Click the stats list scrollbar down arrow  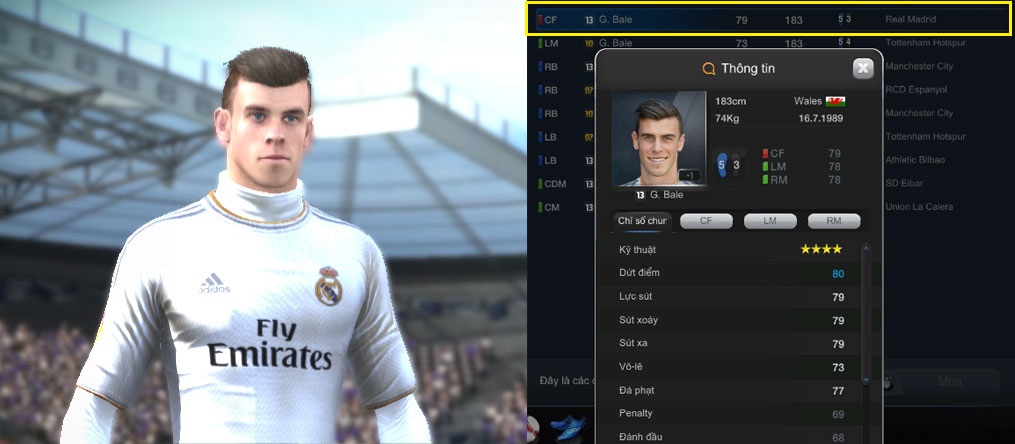[x=867, y=380]
